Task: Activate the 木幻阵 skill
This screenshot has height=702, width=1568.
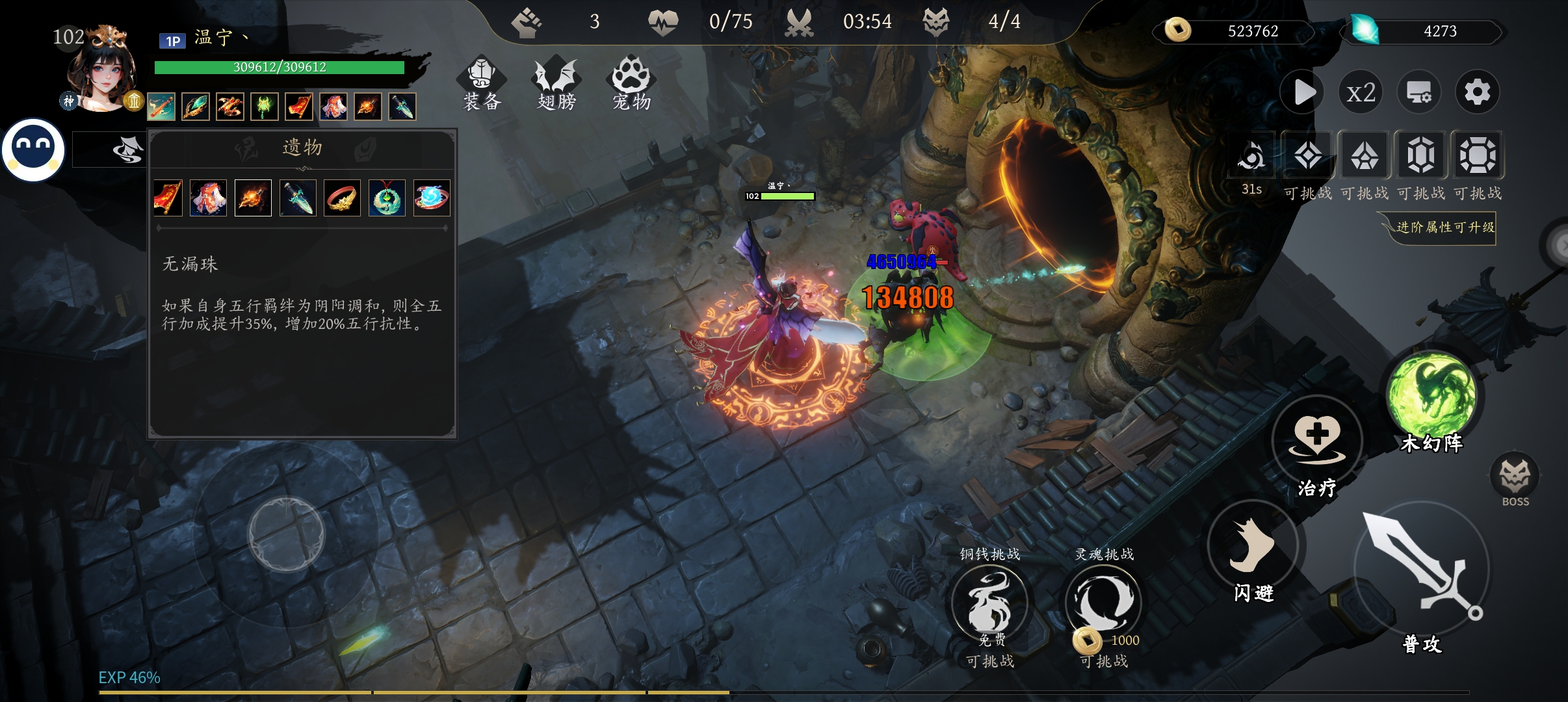Action: coord(1431,395)
